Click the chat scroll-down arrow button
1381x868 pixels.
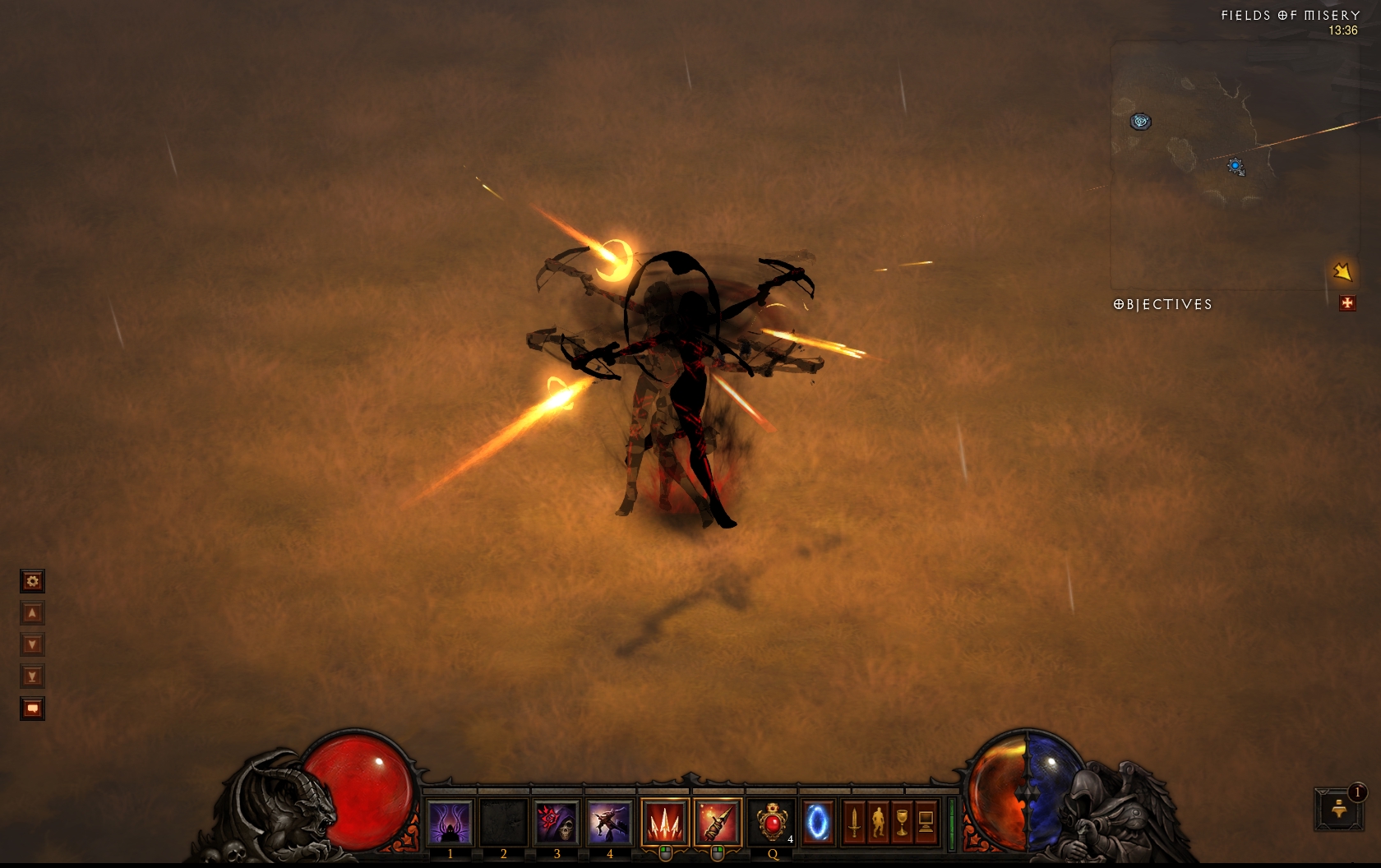pos(32,644)
